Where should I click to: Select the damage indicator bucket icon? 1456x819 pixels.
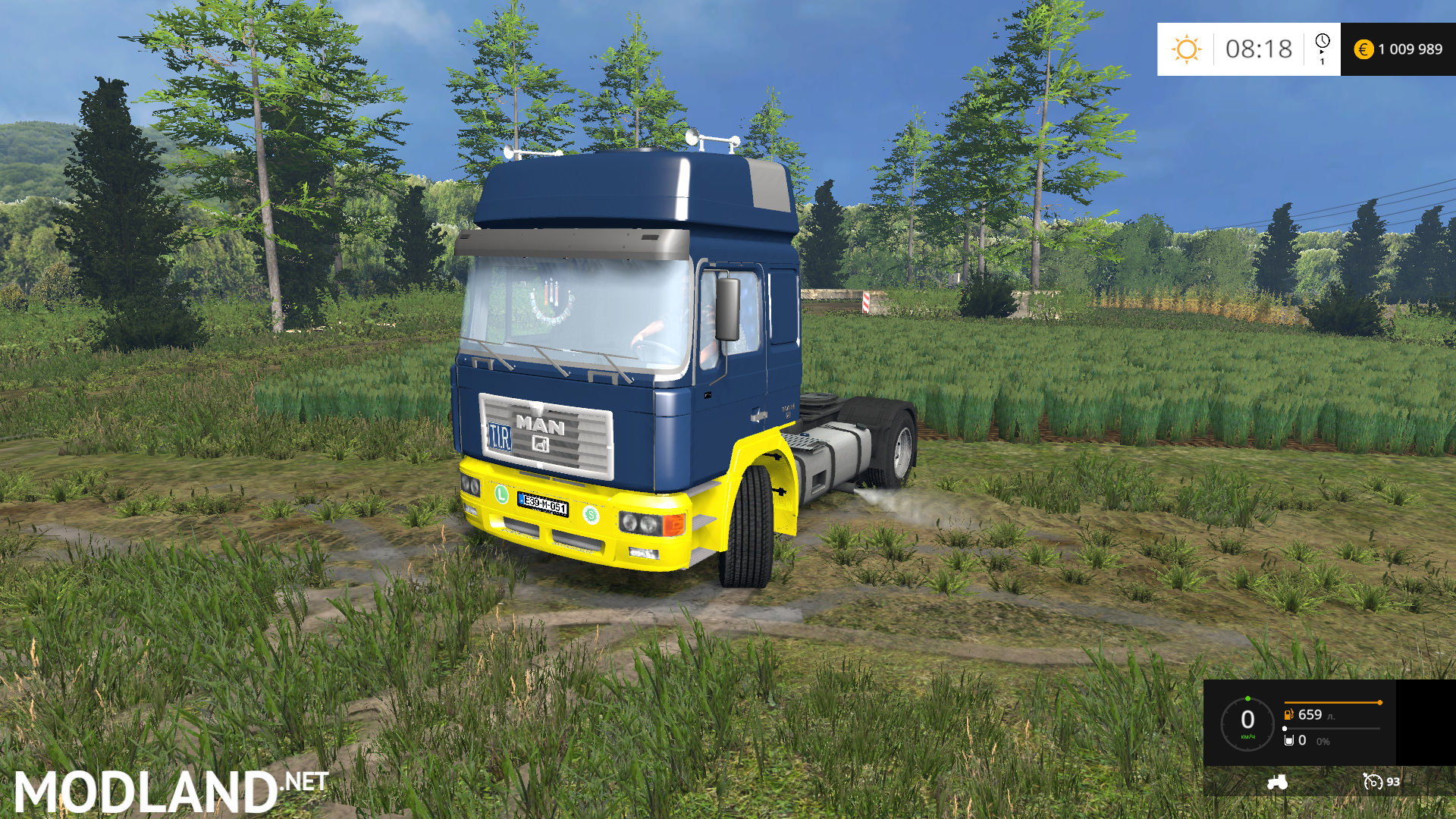pyautogui.click(x=1288, y=741)
